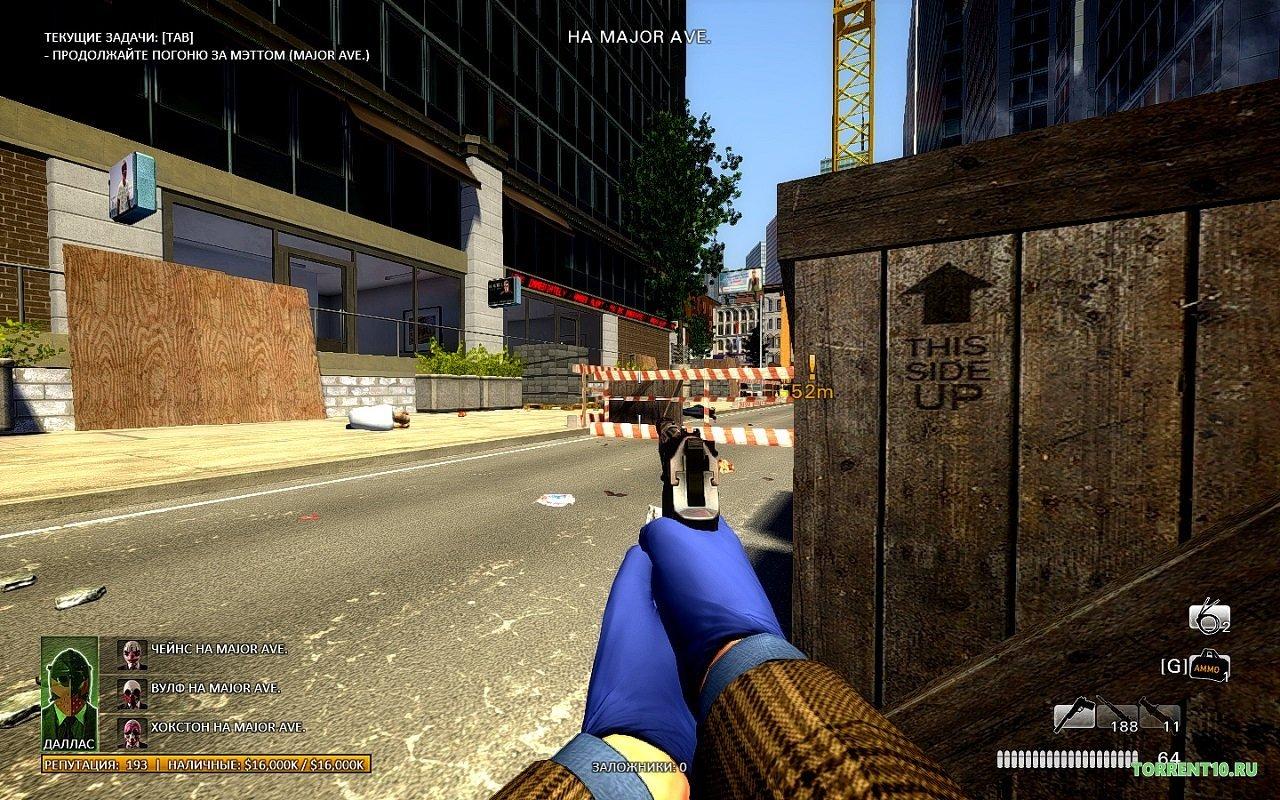Click the orange exclamation objective waypoint marker
This screenshot has height=800, width=1280.
click(x=812, y=368)
